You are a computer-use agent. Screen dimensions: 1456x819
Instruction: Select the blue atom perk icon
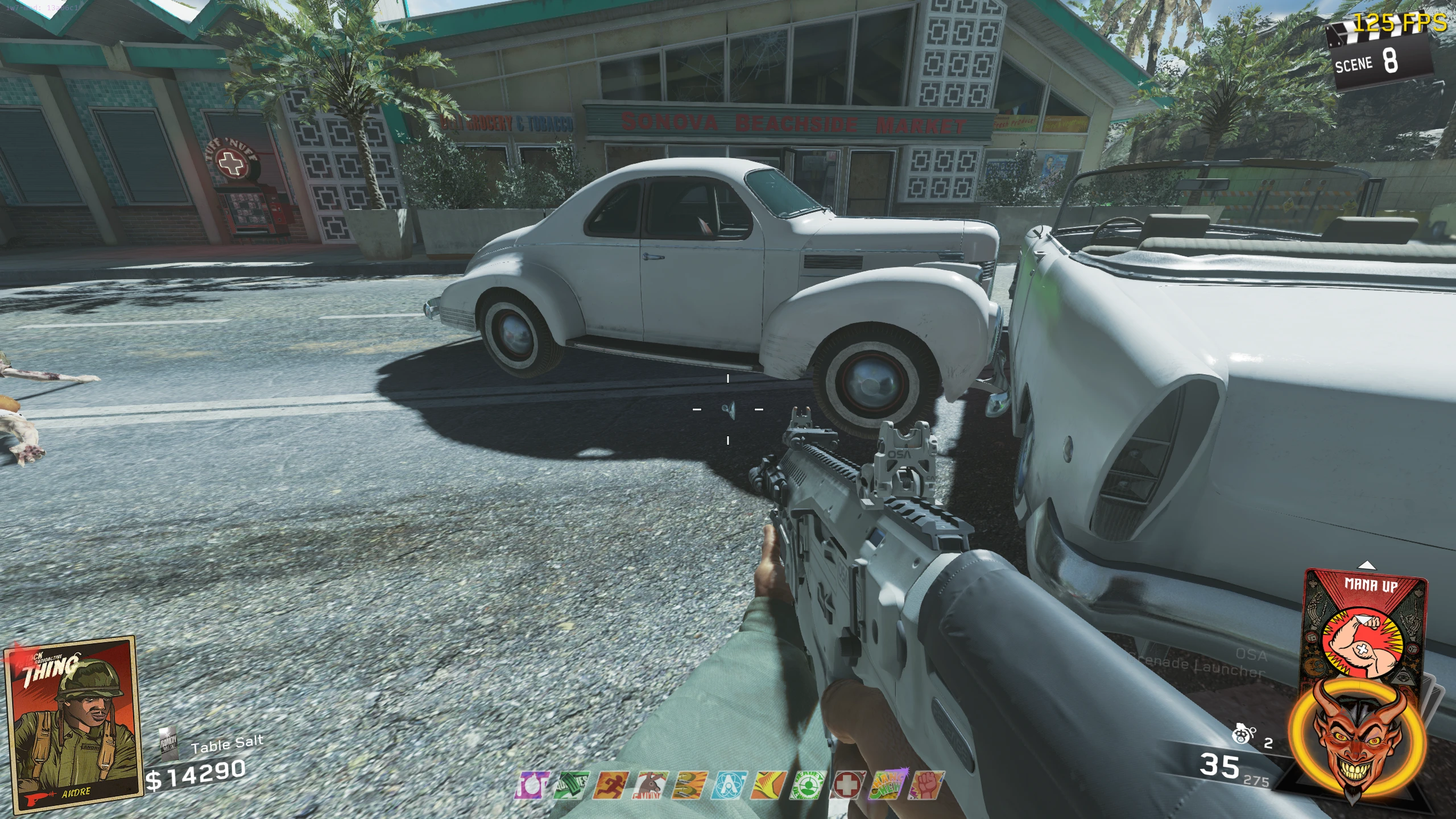coord(729,786)
